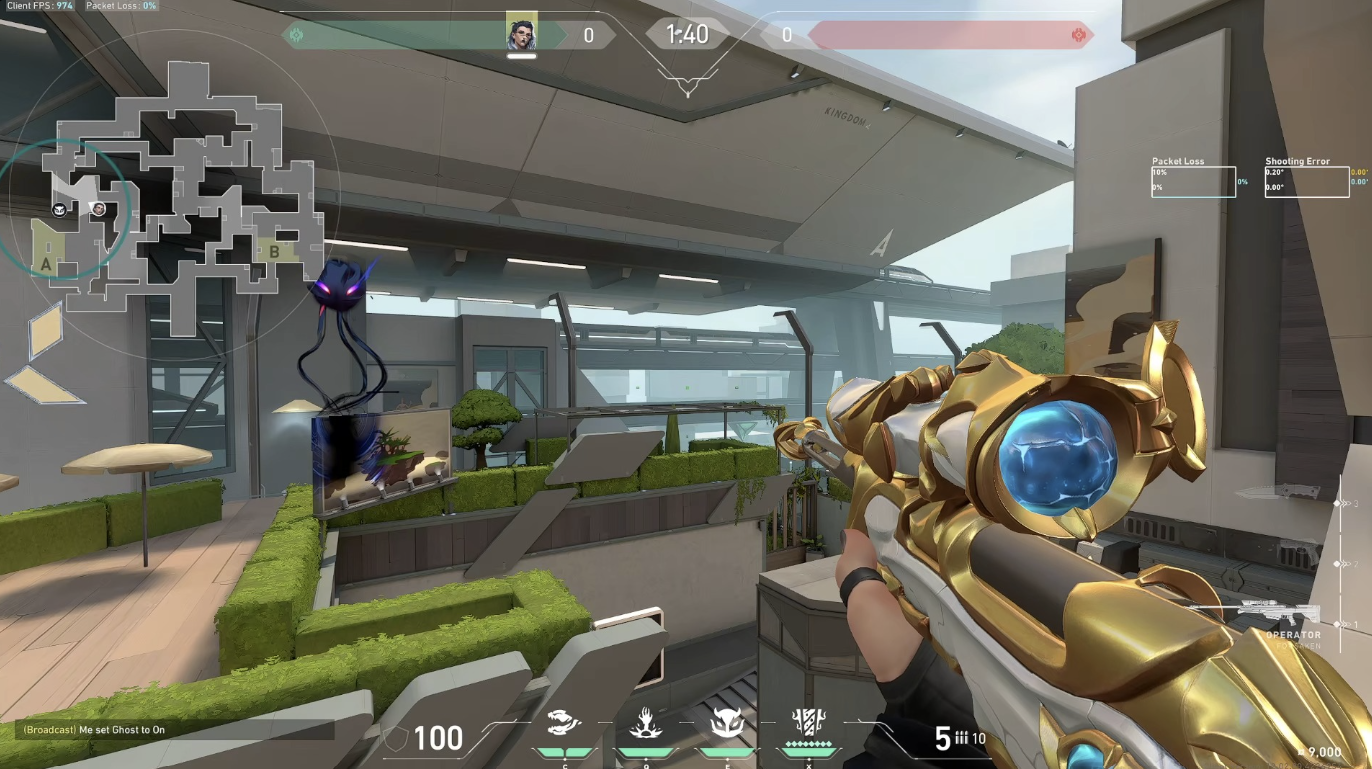
Task: Click the green team emblem
Action: click(x=296, y=35)
